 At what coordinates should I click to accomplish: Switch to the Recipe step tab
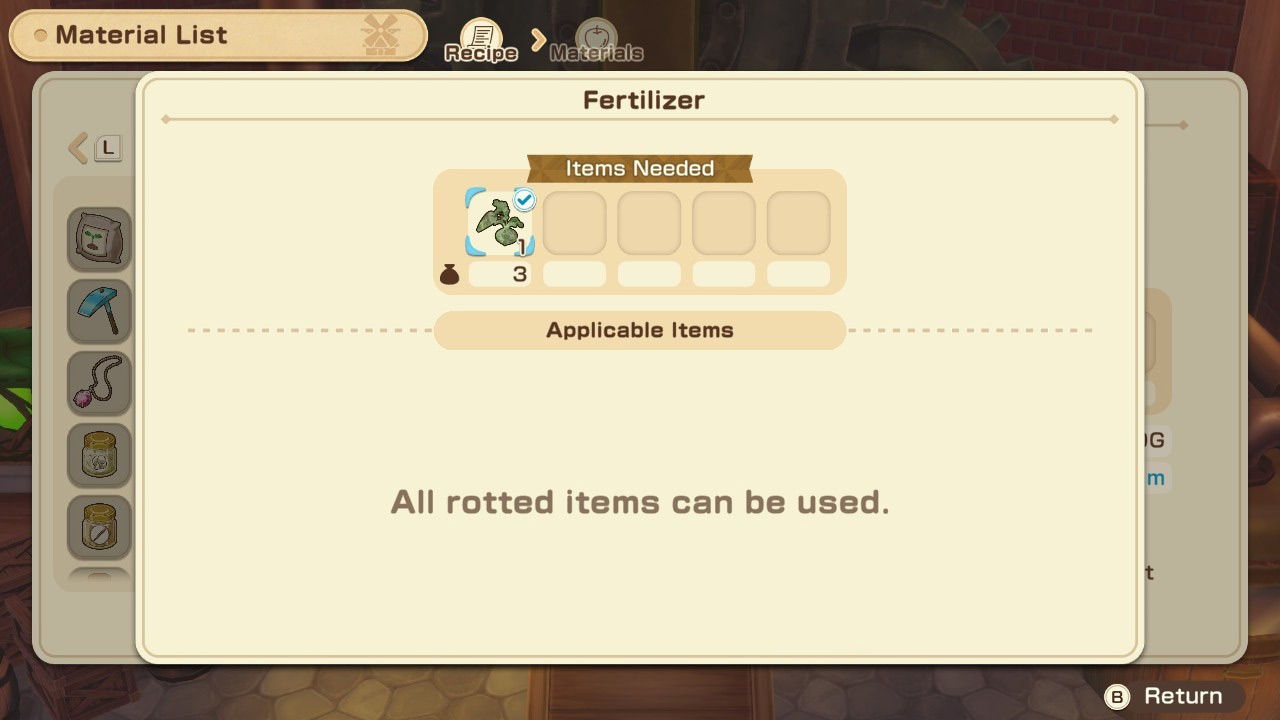481,42
